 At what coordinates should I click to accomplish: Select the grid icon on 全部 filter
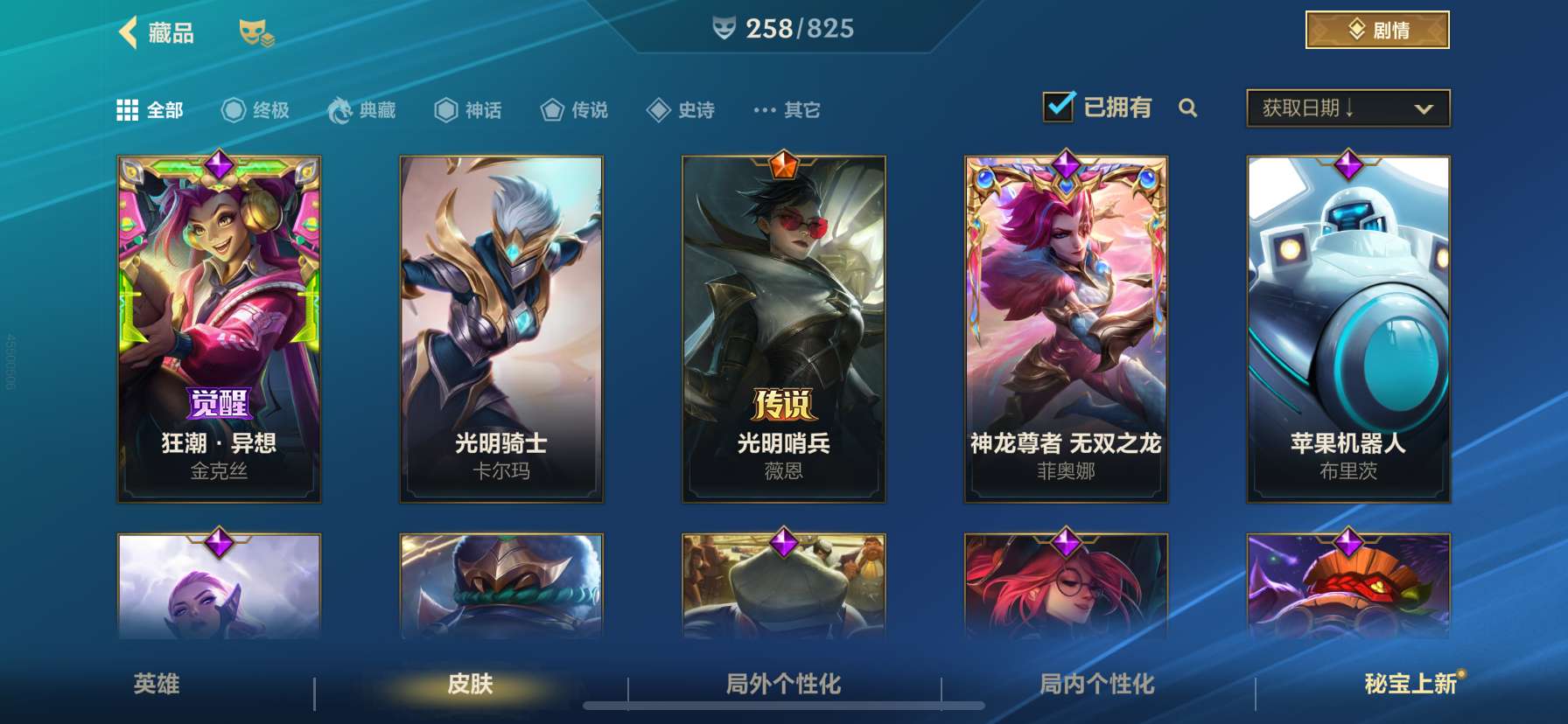128,108
